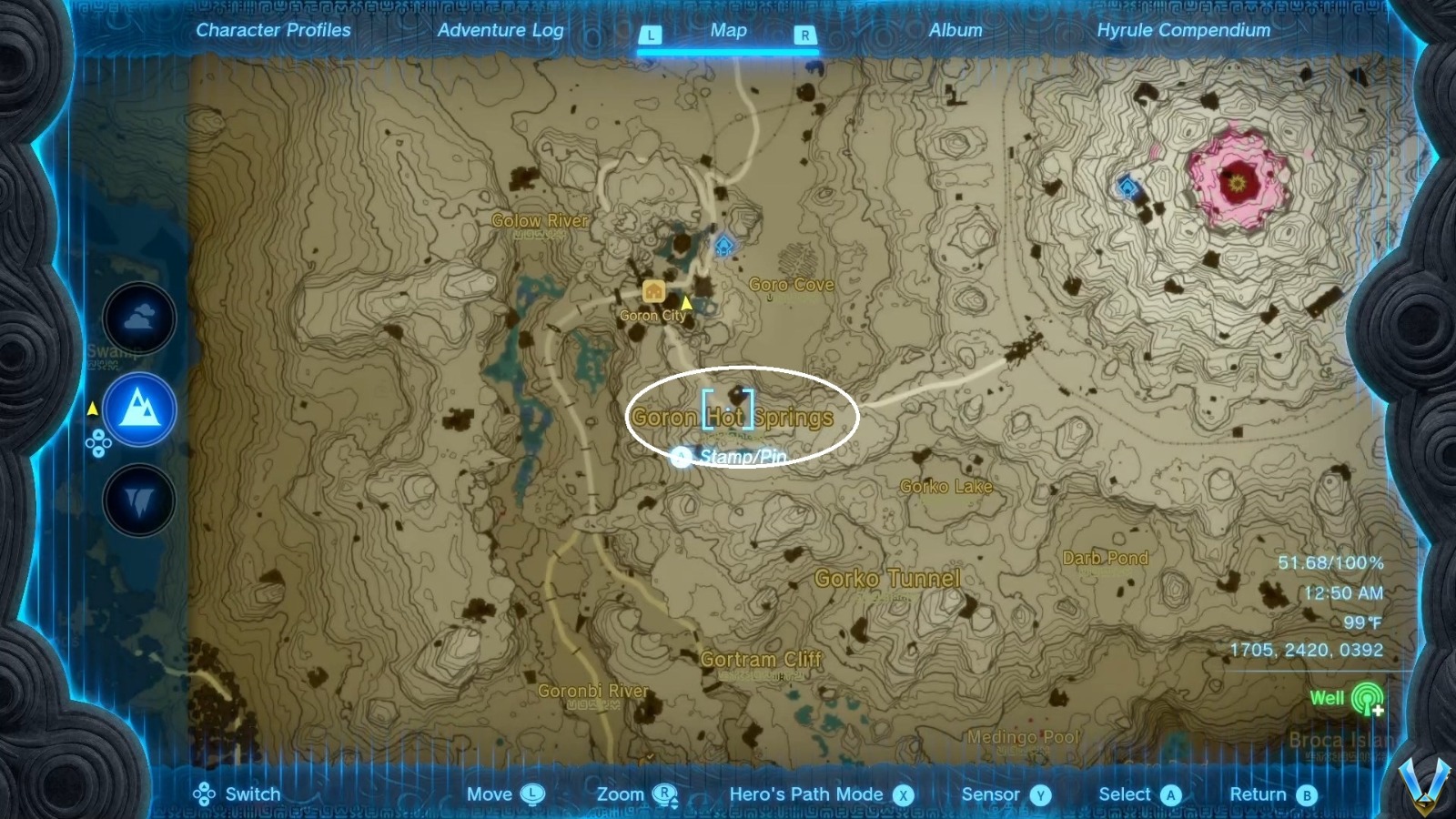The height and width of the screenshot is (819, 1456).
Task: Click the Goron Hot Springs map label
Action: 733,417
